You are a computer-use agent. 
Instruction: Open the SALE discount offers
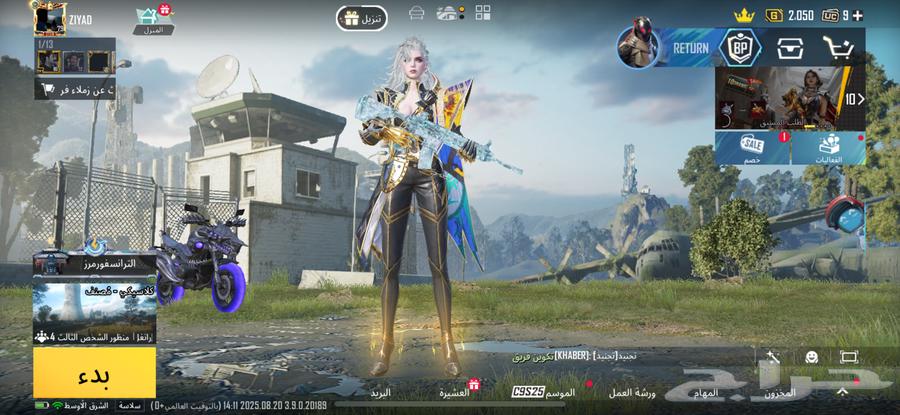[x=751, y=149]
